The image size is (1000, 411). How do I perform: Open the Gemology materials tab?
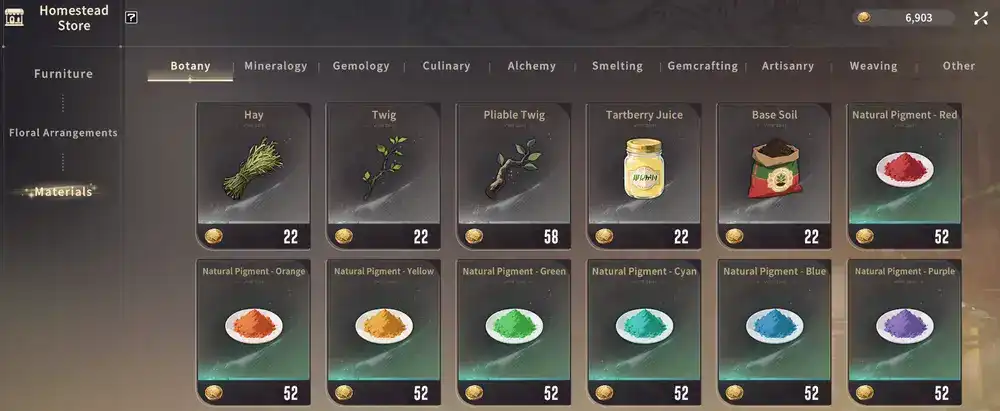361,66
